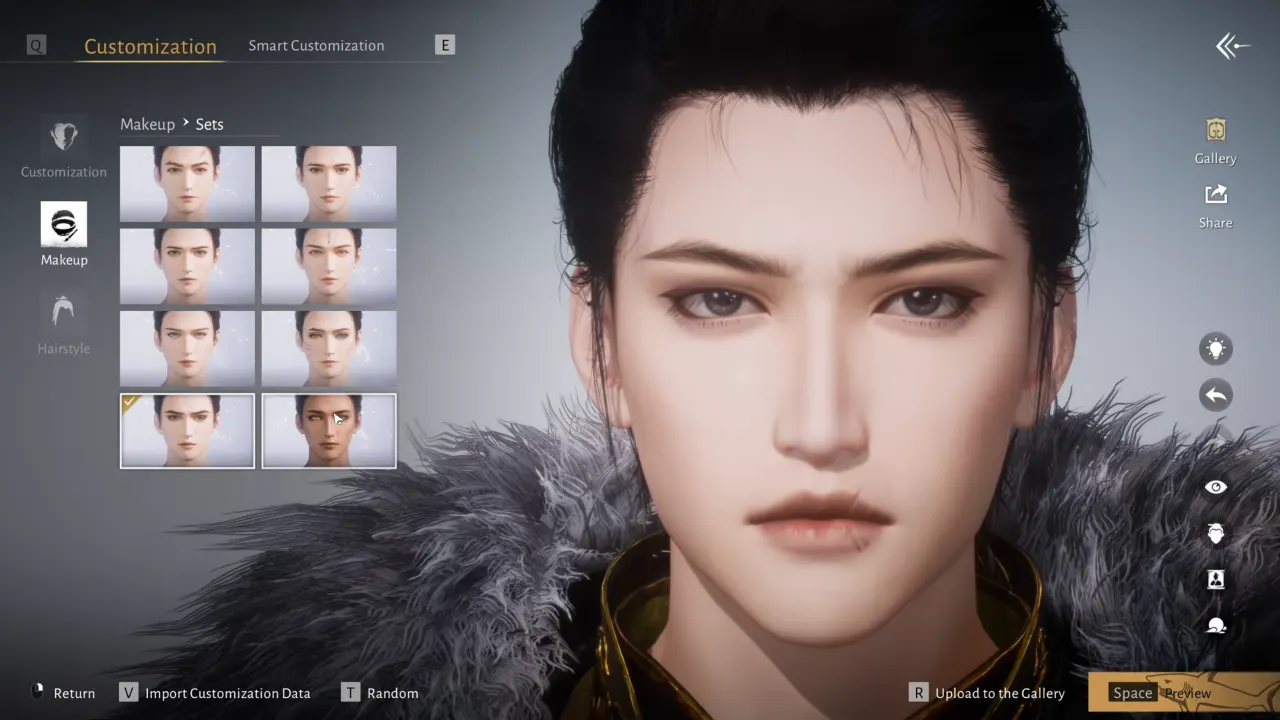Select the Customization tab
1280x720 pixels.
click(150, 46)
